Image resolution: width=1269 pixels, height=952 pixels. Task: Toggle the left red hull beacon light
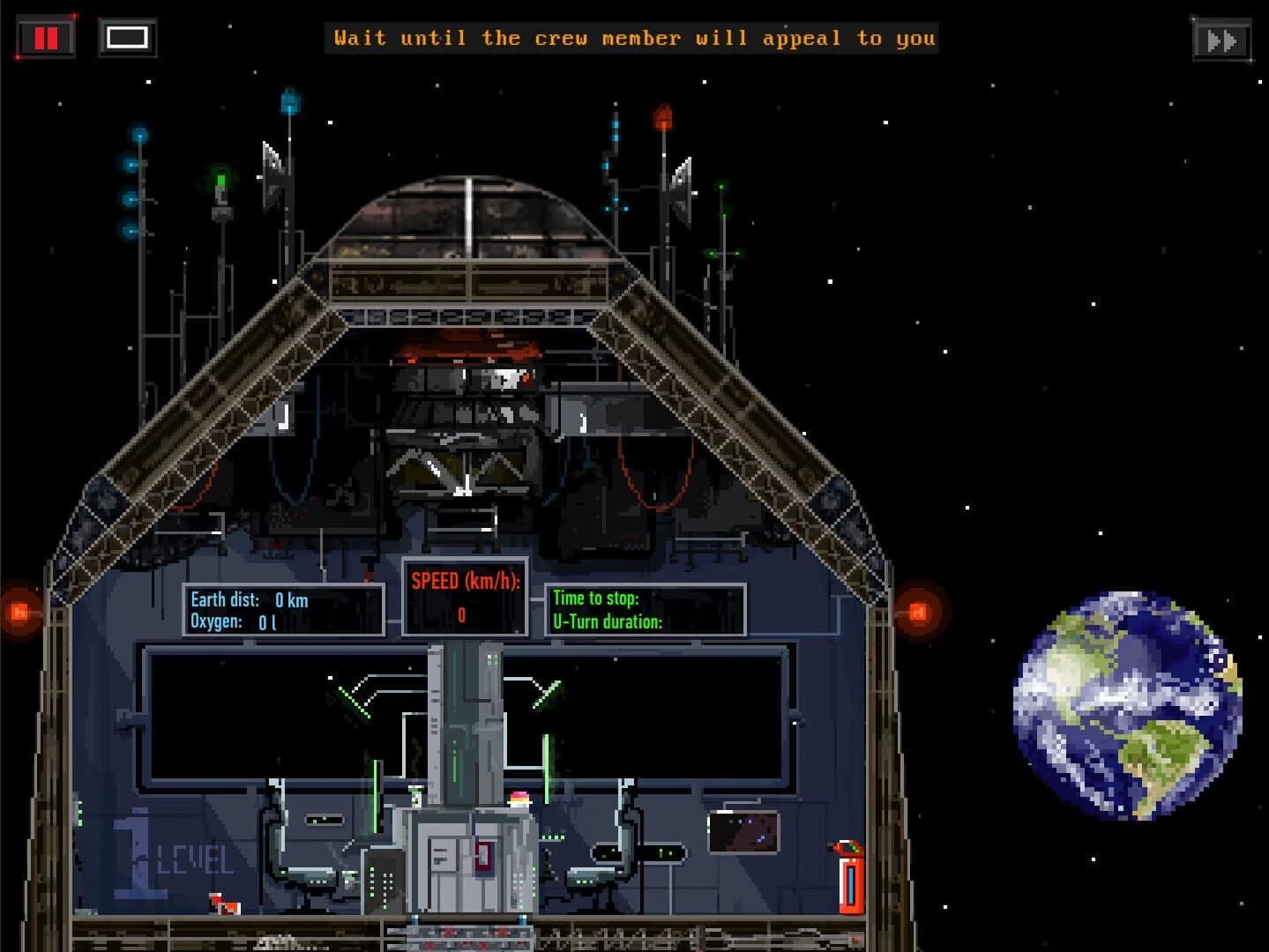(x=19, y=610)
